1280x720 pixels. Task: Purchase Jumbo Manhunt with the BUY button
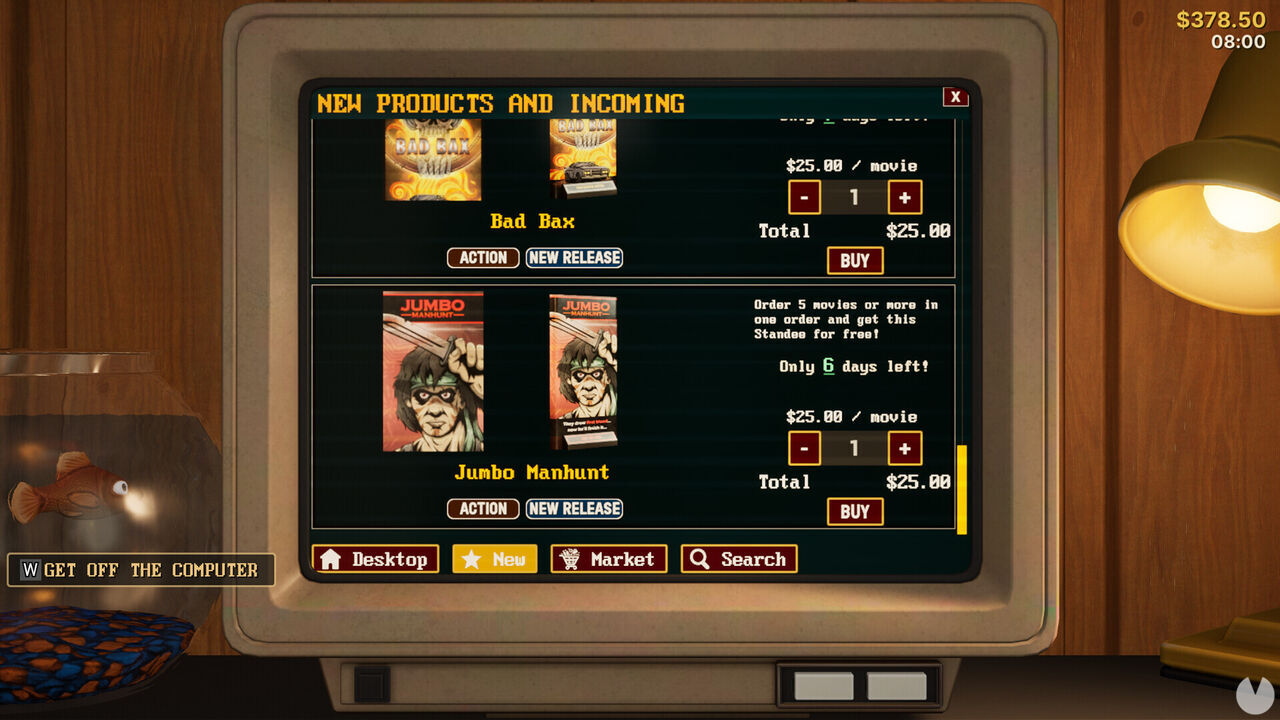(855, 511)
